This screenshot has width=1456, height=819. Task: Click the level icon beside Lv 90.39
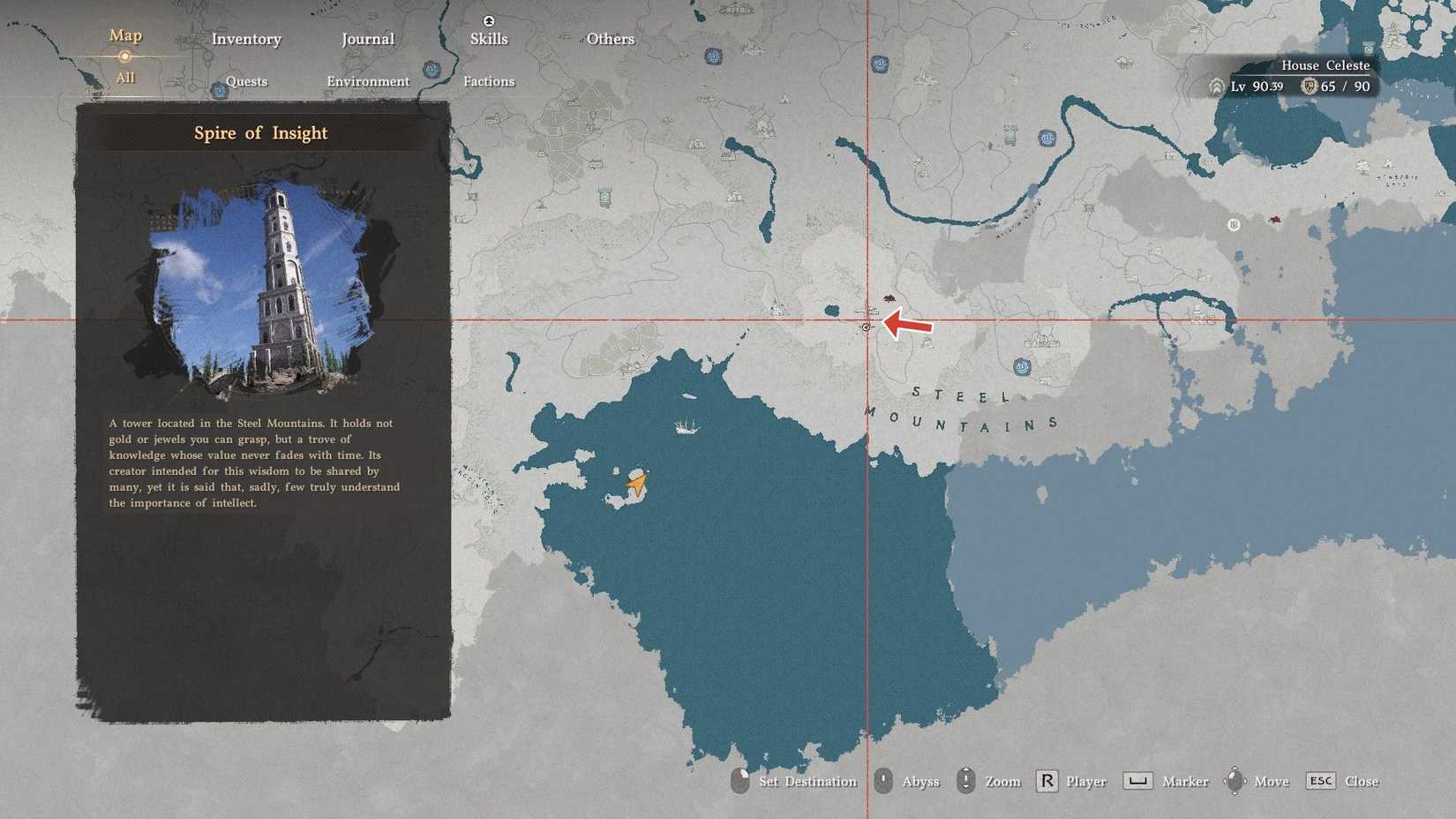point(1219,86)
